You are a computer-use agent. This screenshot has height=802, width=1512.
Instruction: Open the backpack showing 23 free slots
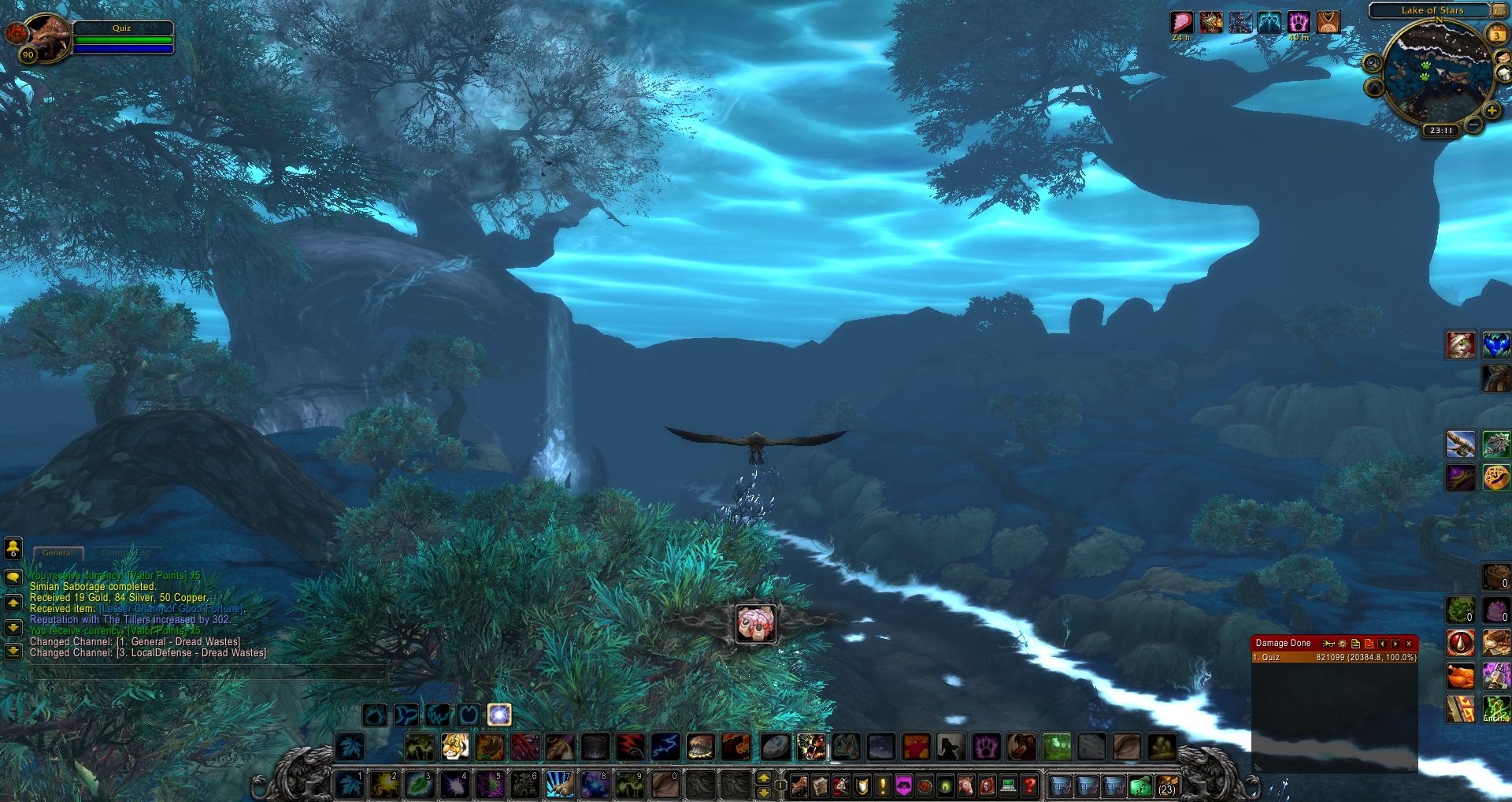1167,785
